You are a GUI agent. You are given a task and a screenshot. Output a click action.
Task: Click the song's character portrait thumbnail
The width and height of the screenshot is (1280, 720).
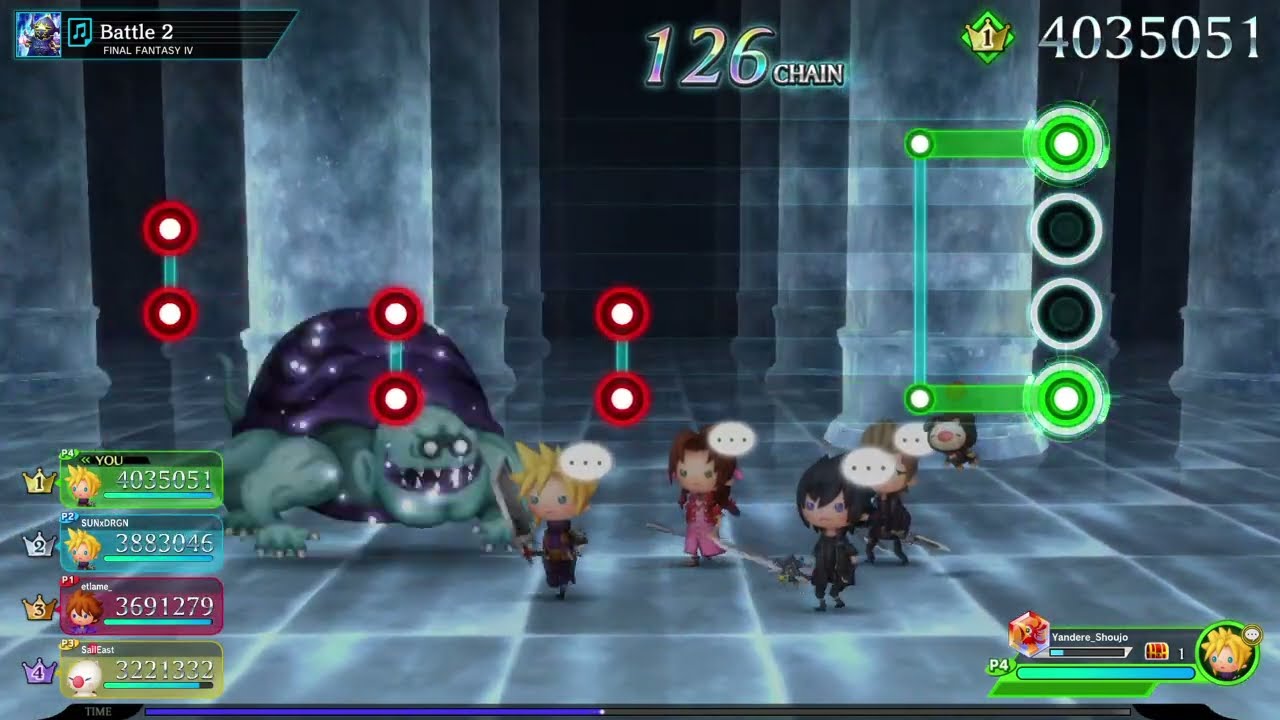(x=38, y=35)
